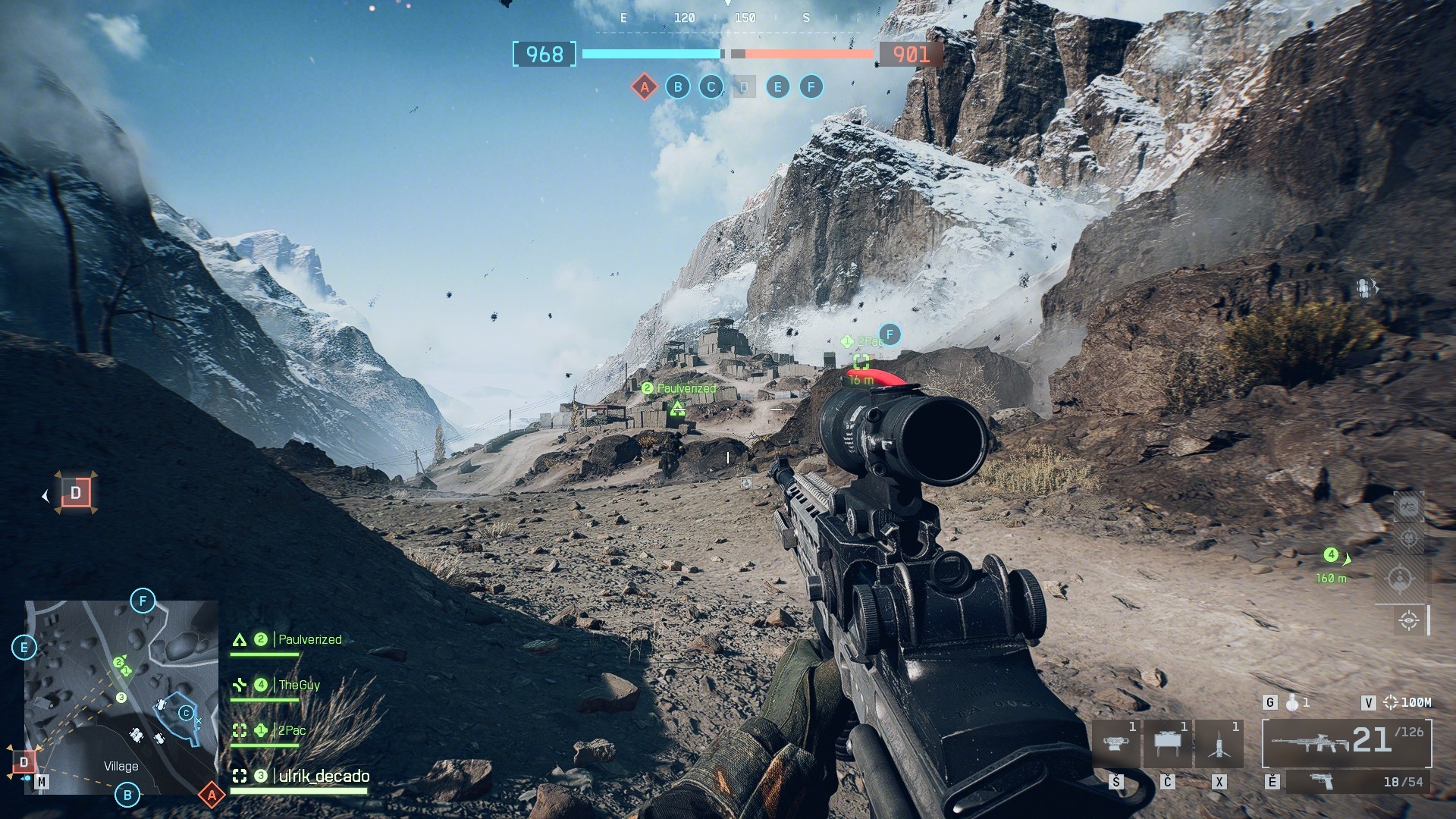Select ulrik_decado in the squad list
Image resolution: width=1456 pixels, height=819 pixels.
coord(324,777)
